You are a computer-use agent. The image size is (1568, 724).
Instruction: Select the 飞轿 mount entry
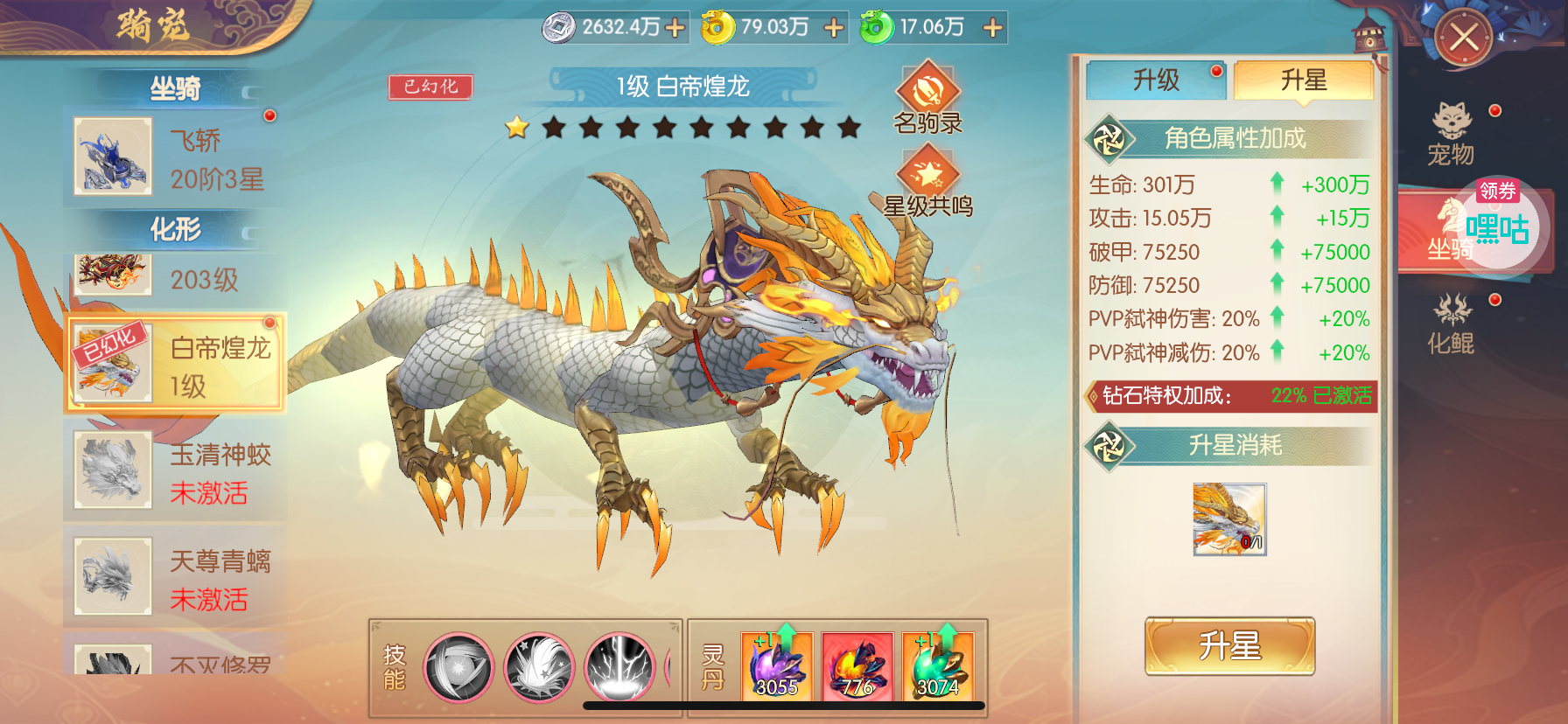click(x=175, y=157)
